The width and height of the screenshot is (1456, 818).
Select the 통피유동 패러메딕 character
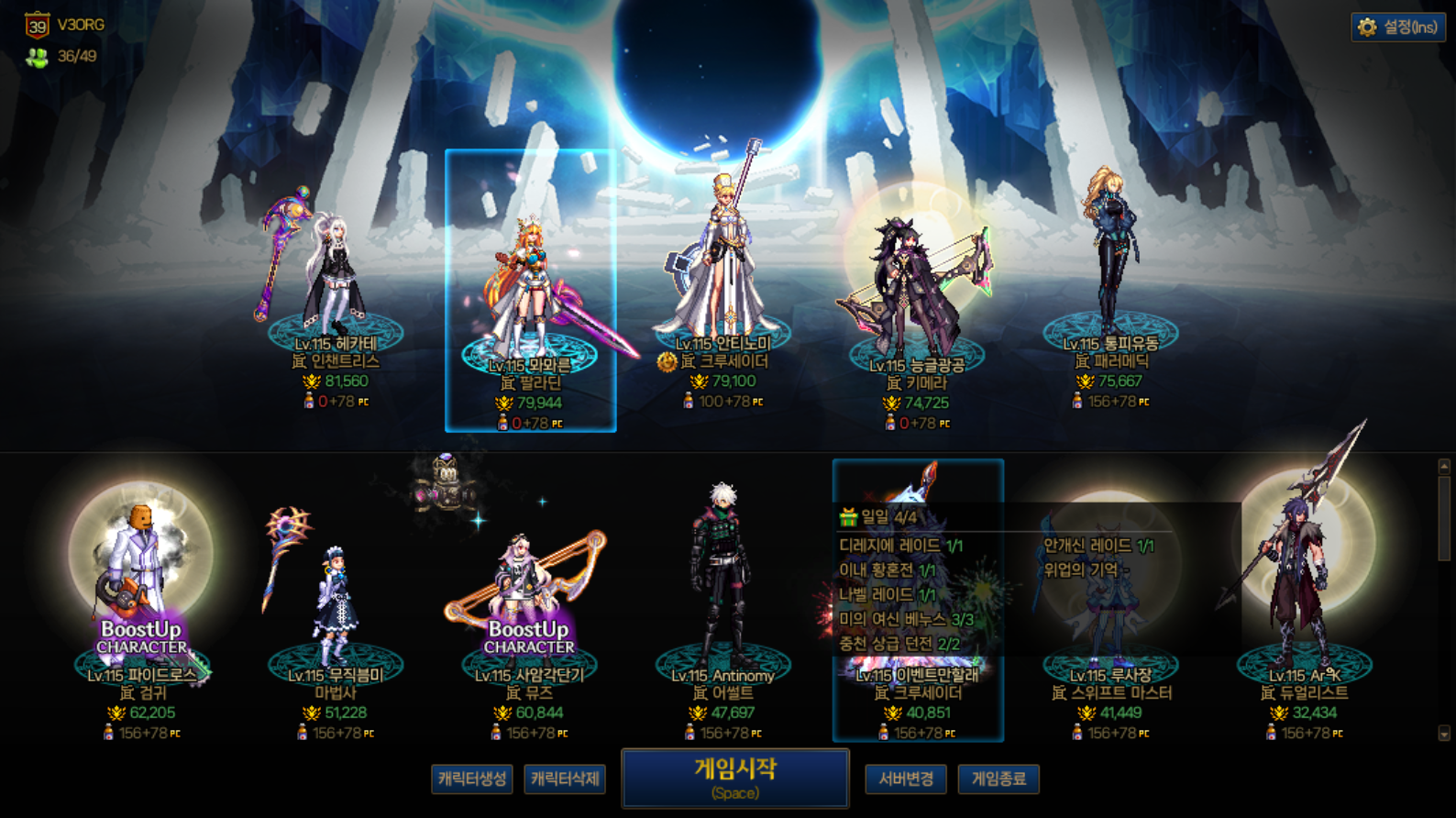pos(1110,275)
